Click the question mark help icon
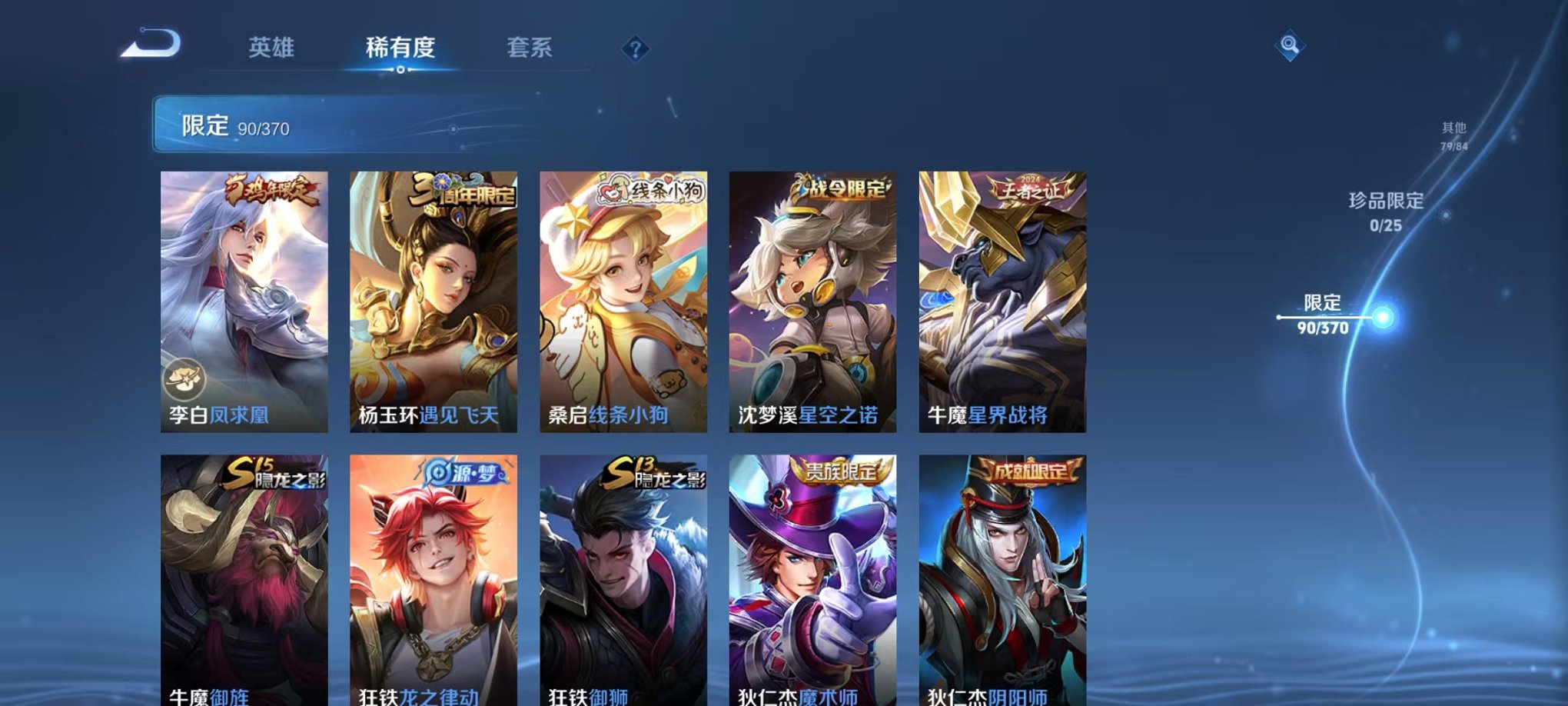The width and height of the screenshot is (1568, 706). click(x=634, y=48)
